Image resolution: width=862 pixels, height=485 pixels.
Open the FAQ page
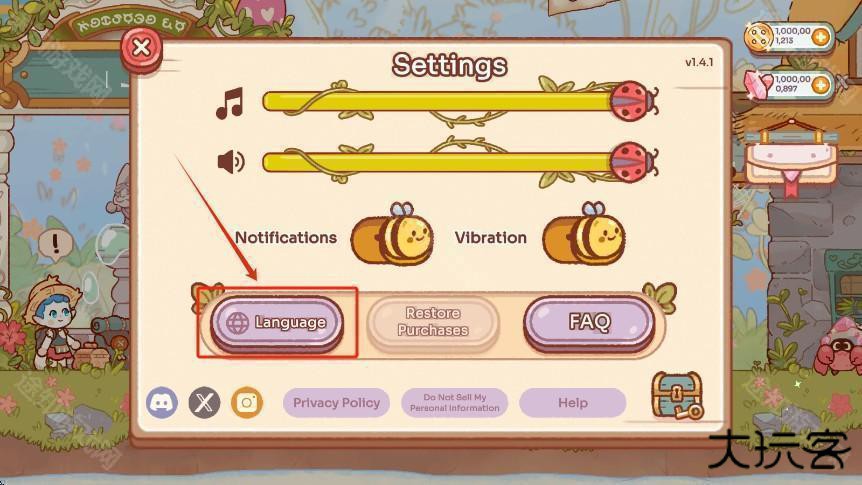point(589,322)
